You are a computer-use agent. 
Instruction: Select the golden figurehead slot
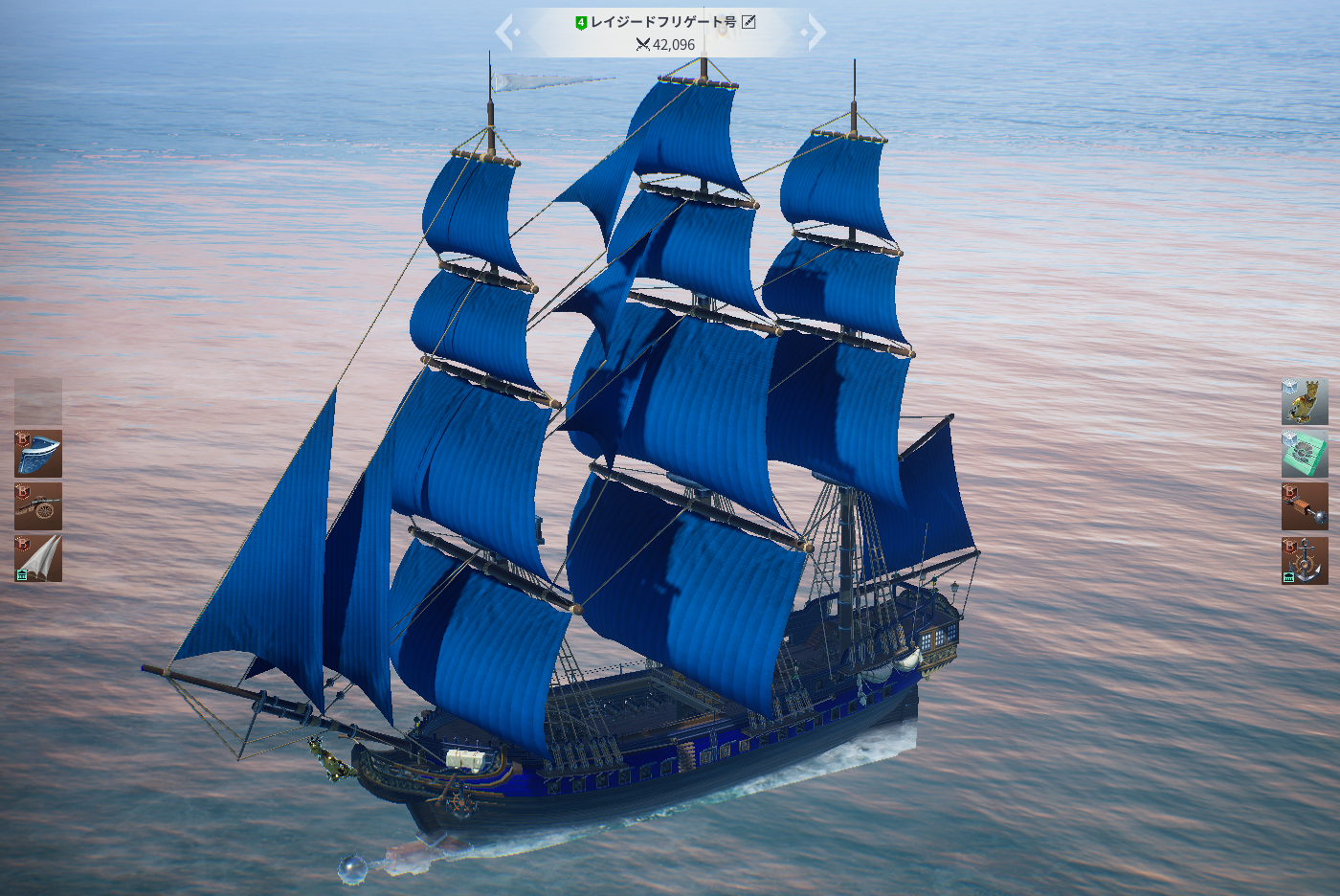tap(1305, 402)
